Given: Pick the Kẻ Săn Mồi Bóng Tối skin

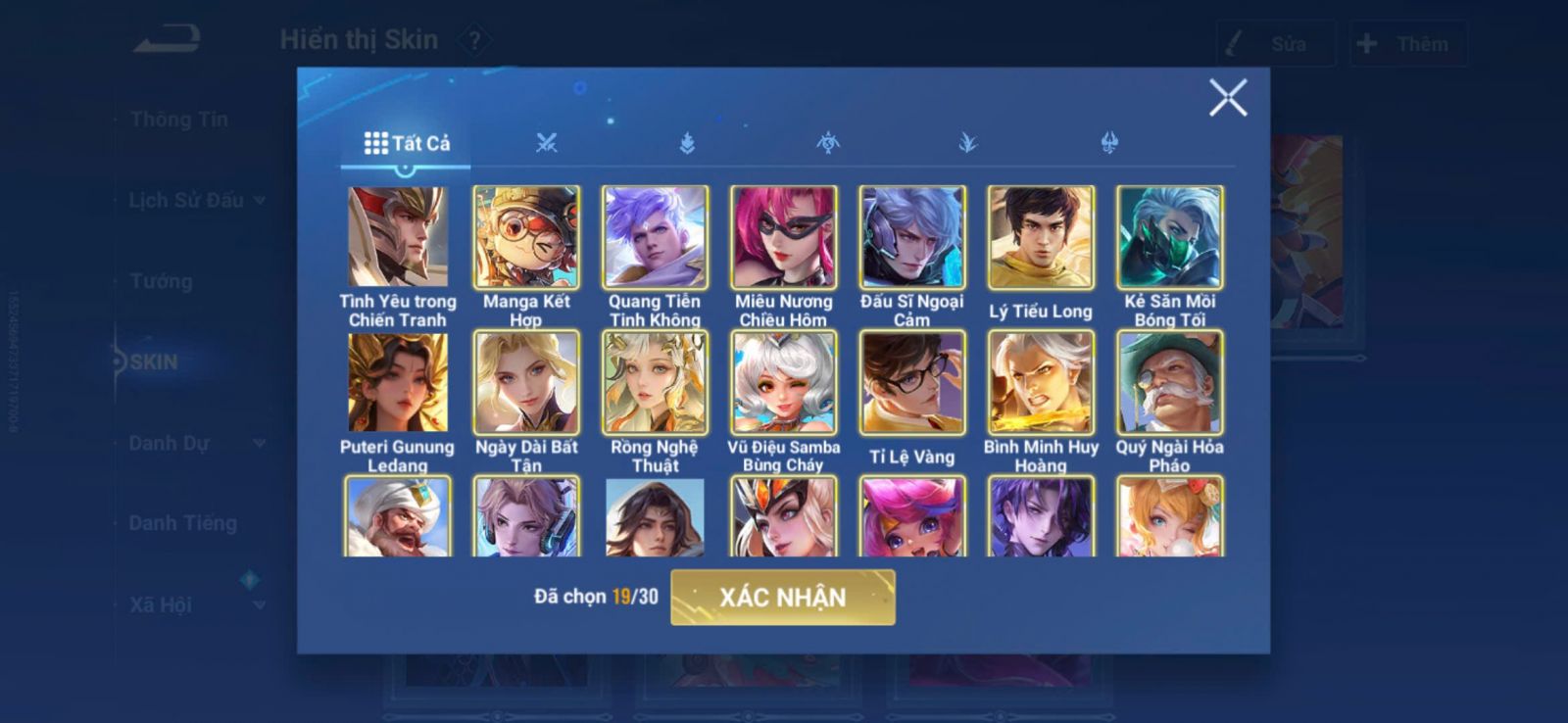Looking at the screenshot, I should 1169,236.
